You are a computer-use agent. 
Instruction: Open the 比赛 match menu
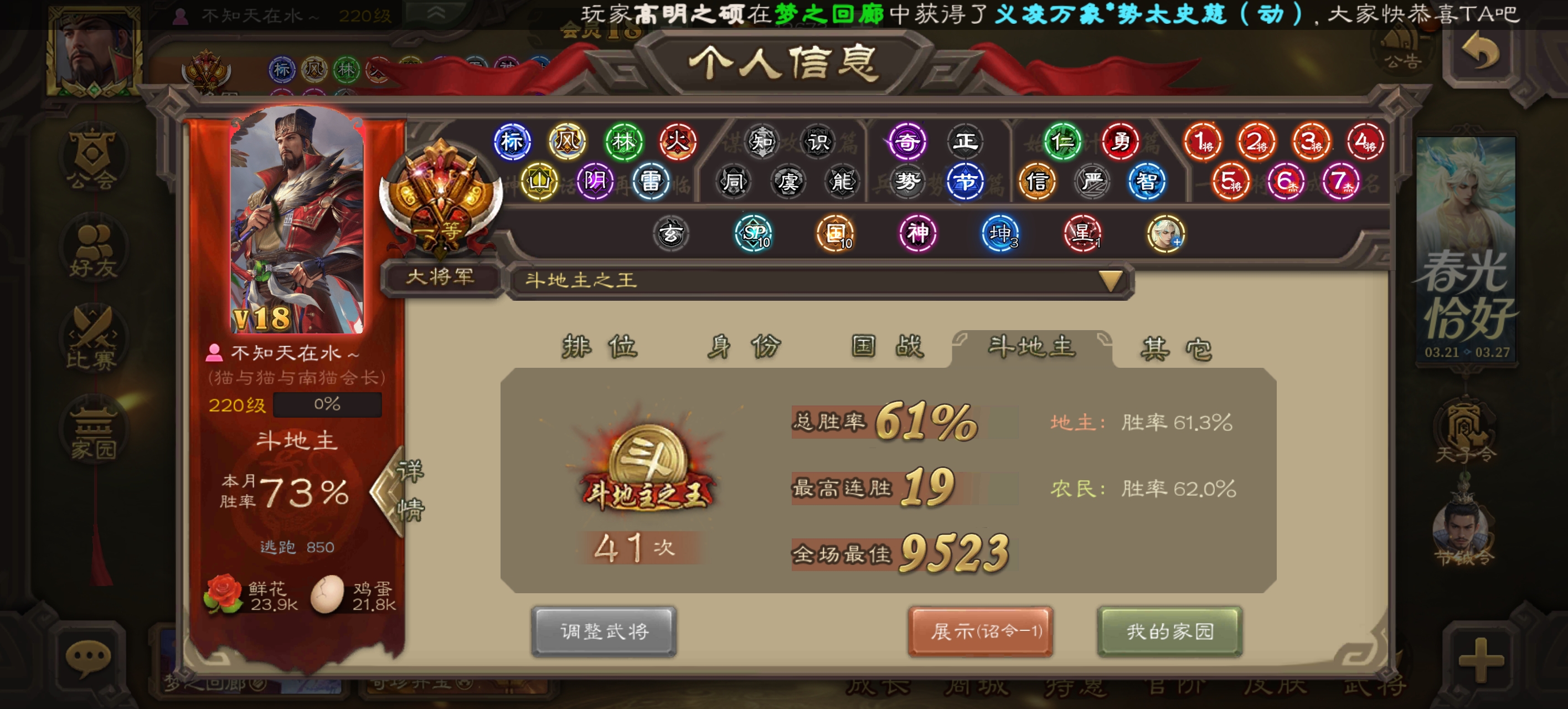pyautogui.click(x=92, y=338)
